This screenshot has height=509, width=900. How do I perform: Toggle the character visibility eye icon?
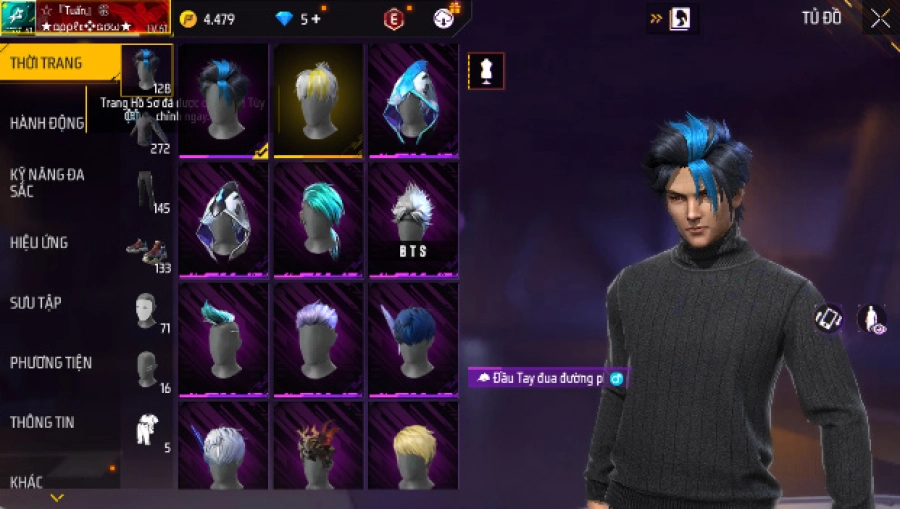[872, 319]
